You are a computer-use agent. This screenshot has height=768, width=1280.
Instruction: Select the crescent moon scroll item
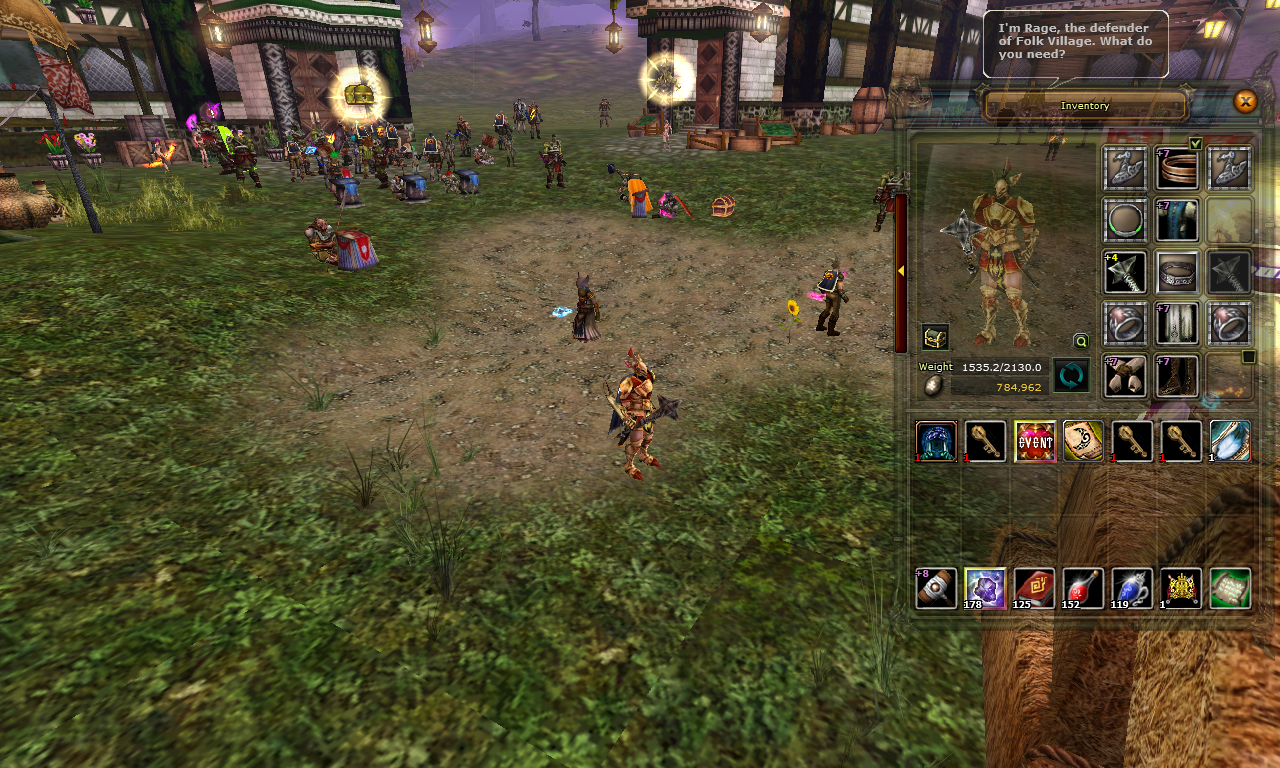(1083, 441)
